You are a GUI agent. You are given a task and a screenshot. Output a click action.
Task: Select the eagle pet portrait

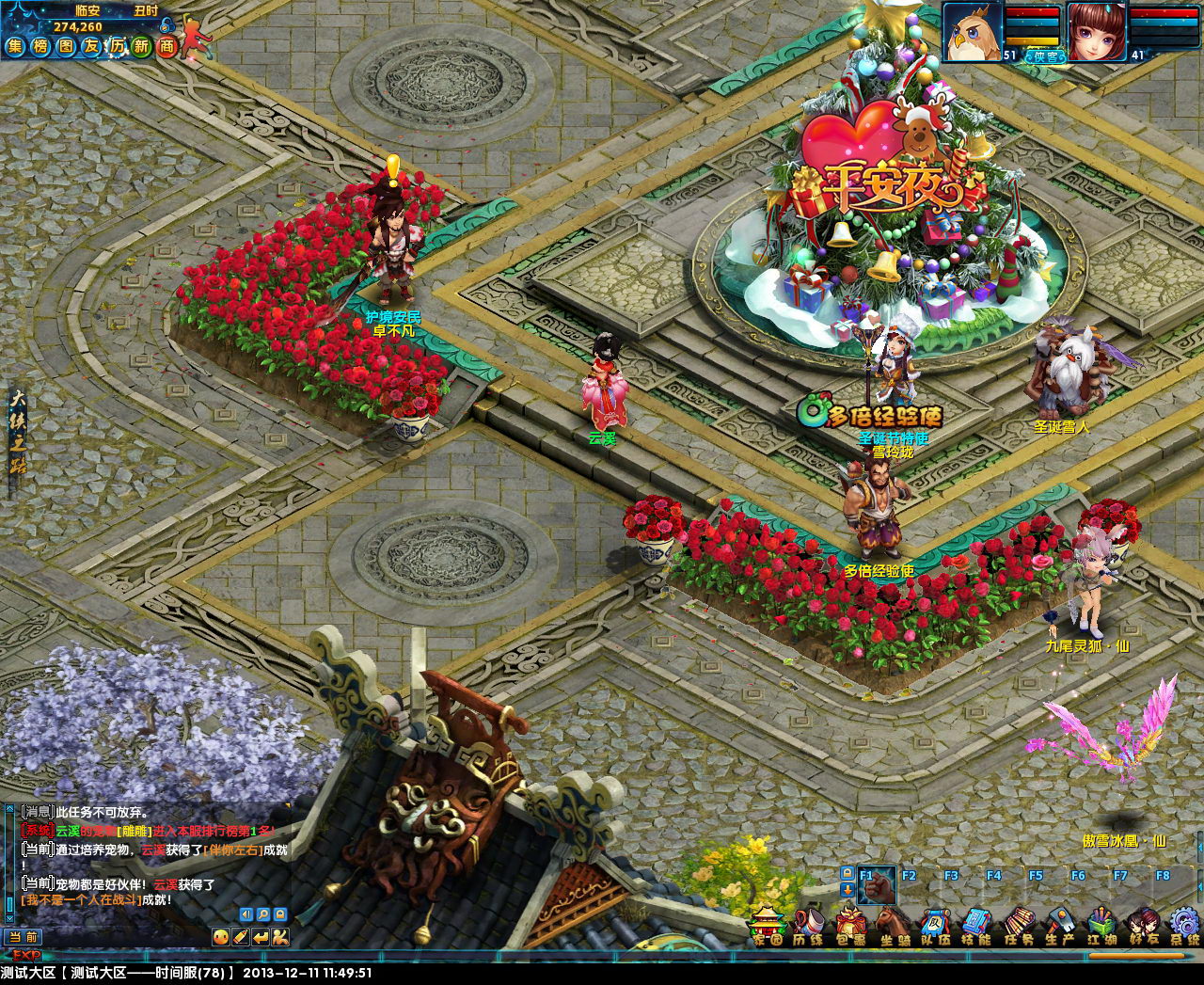coord(971,33)
